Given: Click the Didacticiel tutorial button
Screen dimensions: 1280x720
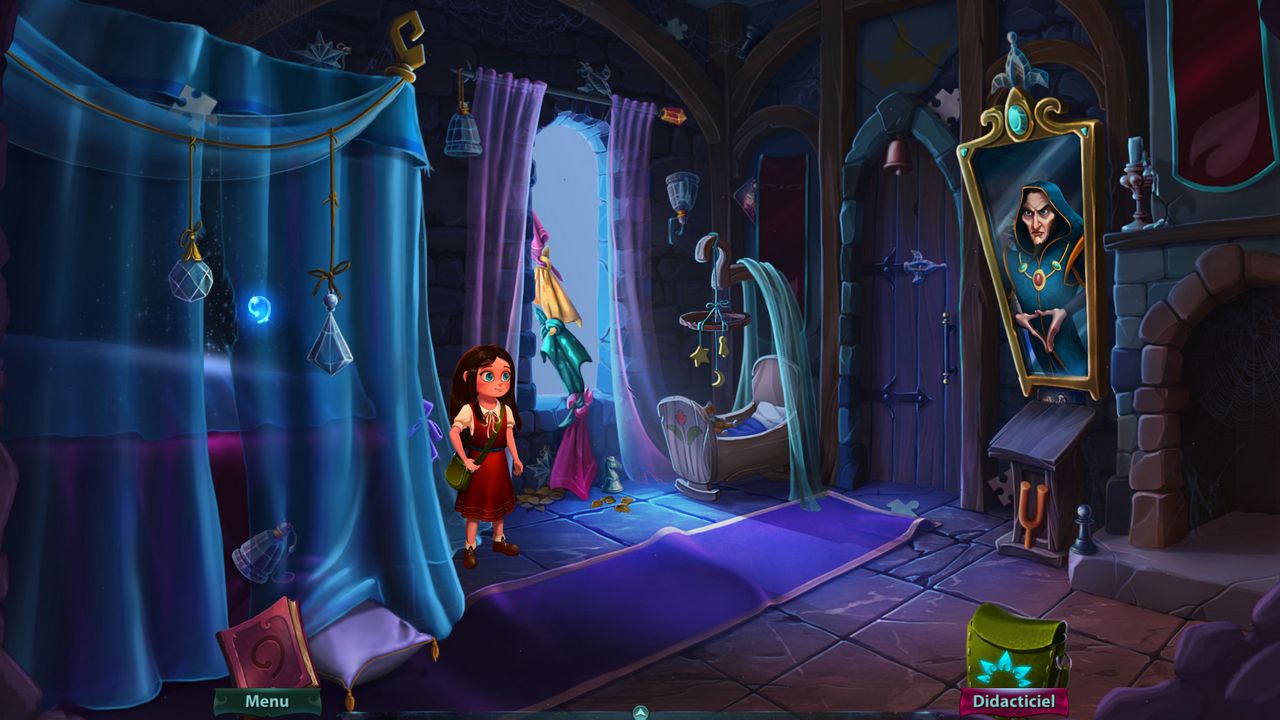Looking at the screenshot, I should click(x=1014, y=702).
